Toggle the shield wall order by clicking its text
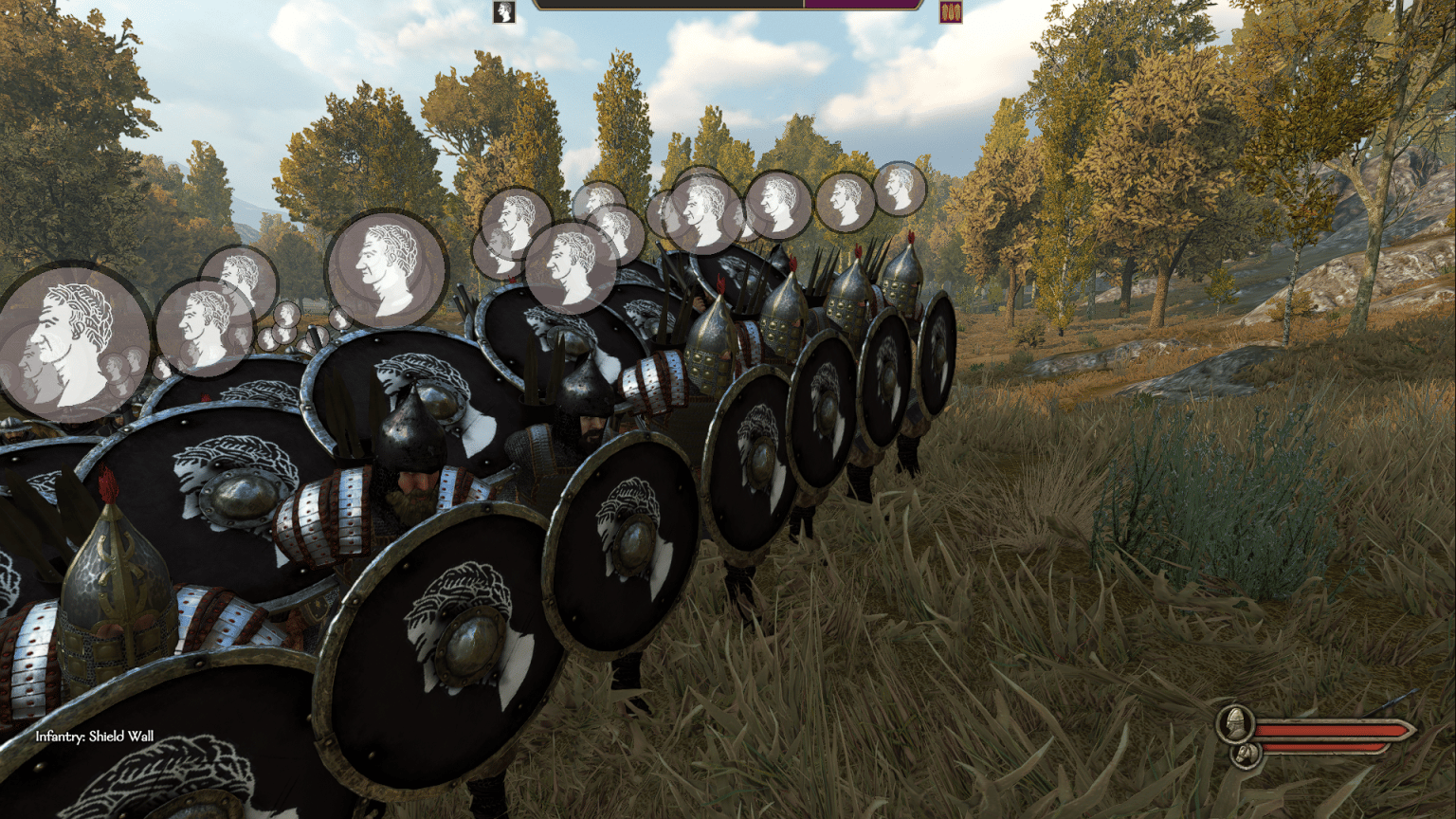This screenshot has width=1456, height=819. click(x=94, y=733)
